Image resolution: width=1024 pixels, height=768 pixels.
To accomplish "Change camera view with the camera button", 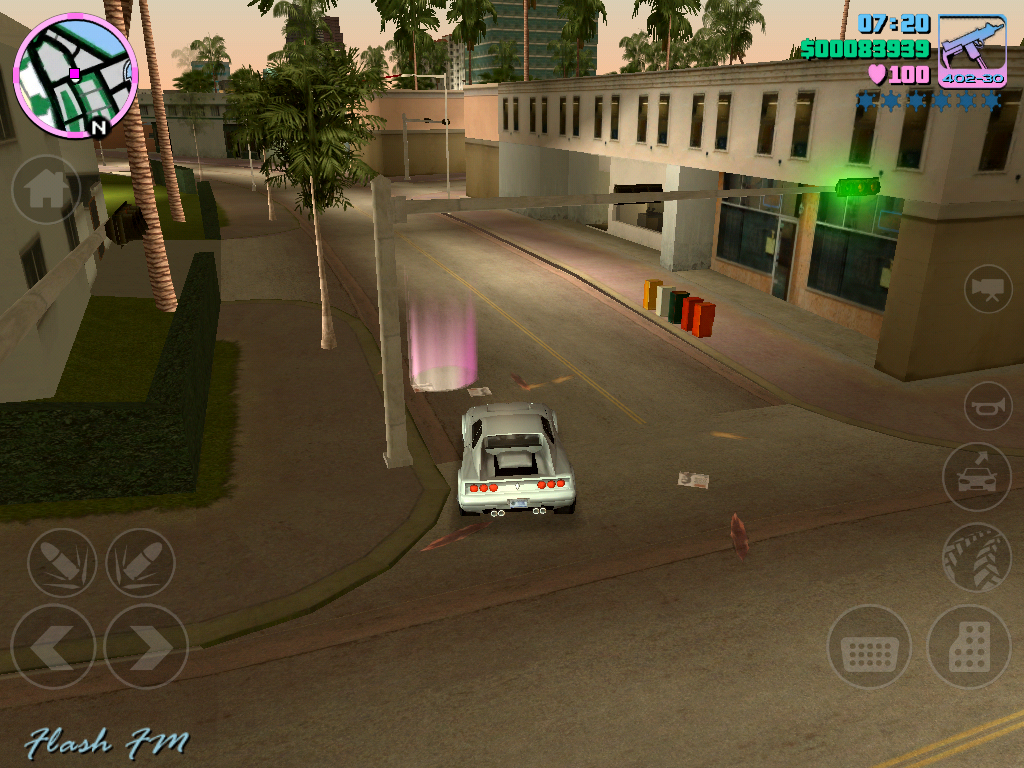I will pyautogui.click(x=988, y=289).
